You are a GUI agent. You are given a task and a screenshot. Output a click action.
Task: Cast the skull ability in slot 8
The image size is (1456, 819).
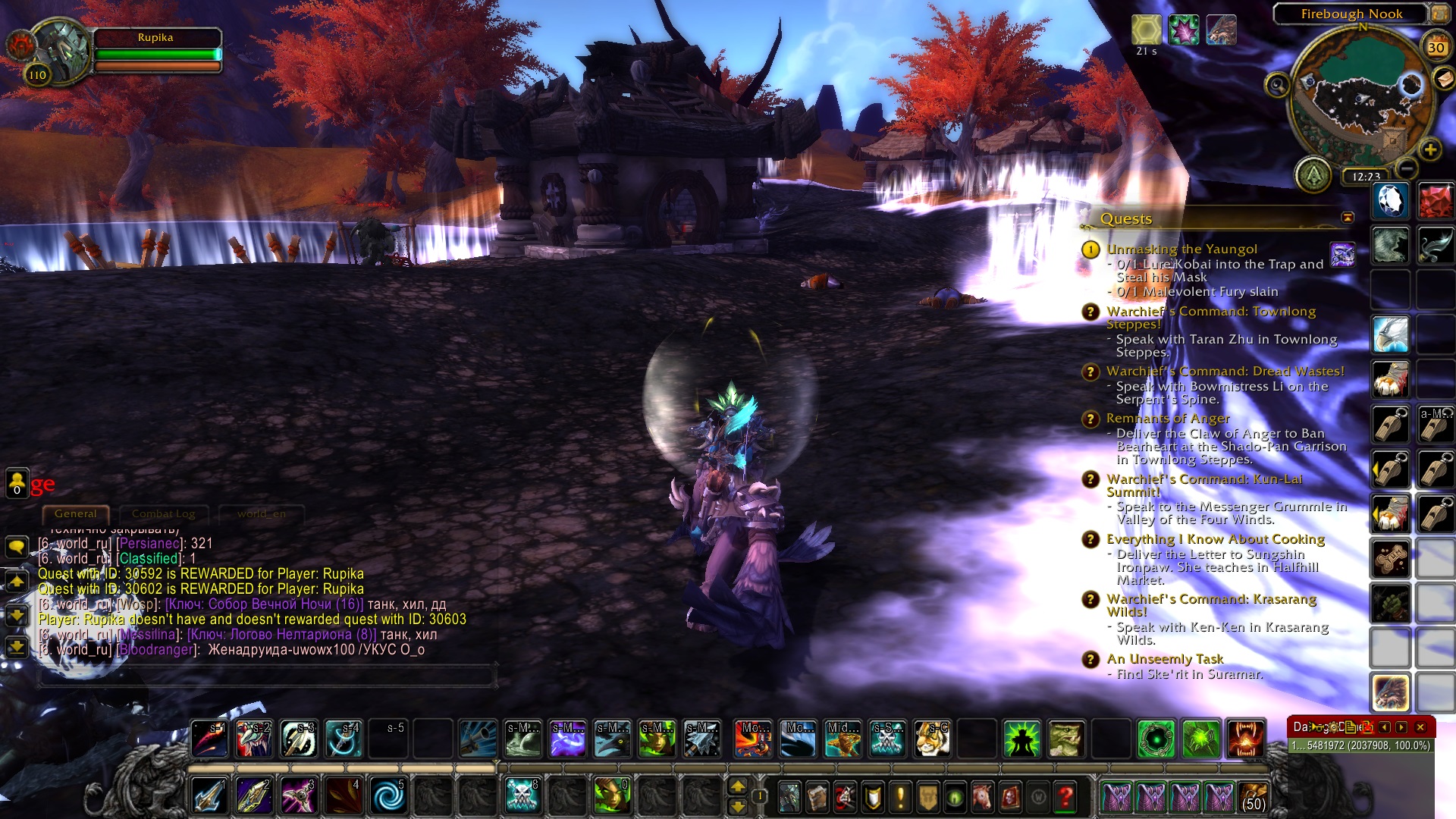[x=522, y=797]
